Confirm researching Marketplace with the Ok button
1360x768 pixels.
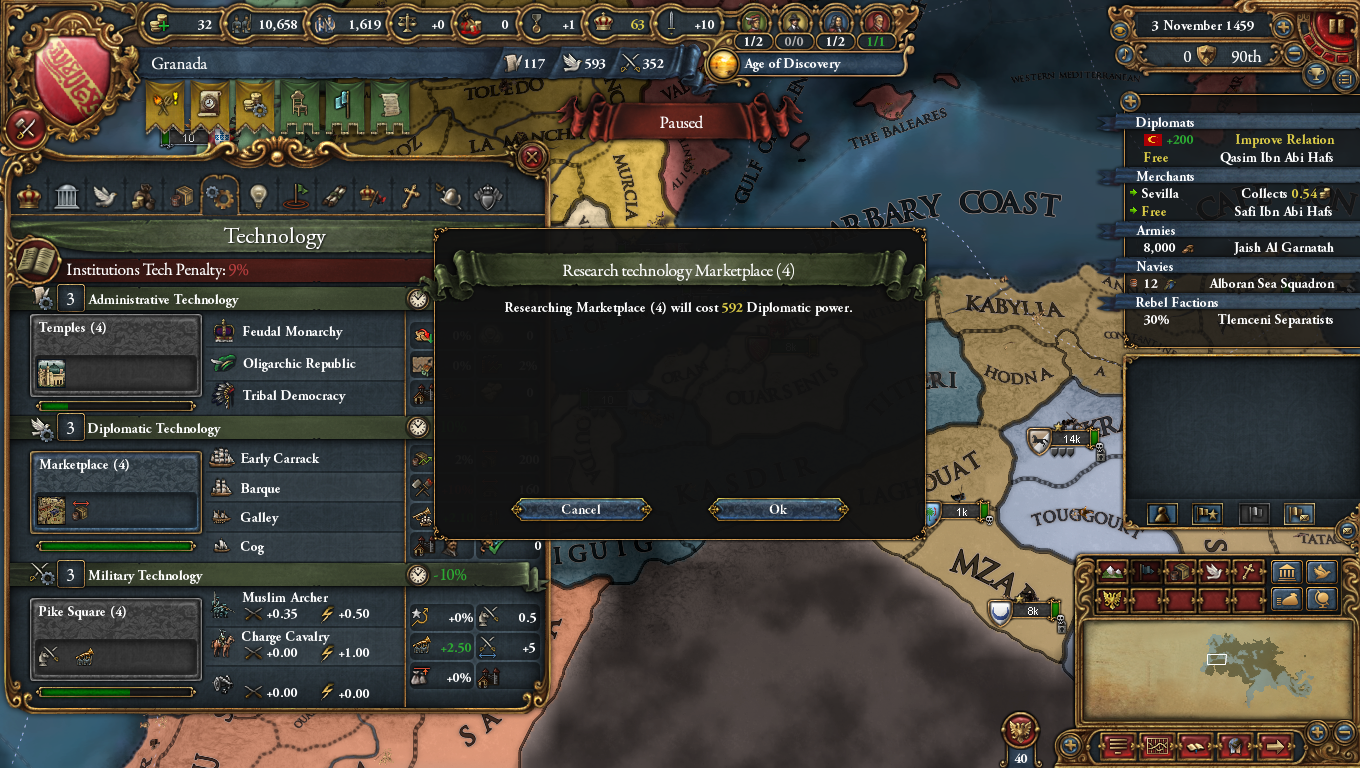click(x=779, y=509)
